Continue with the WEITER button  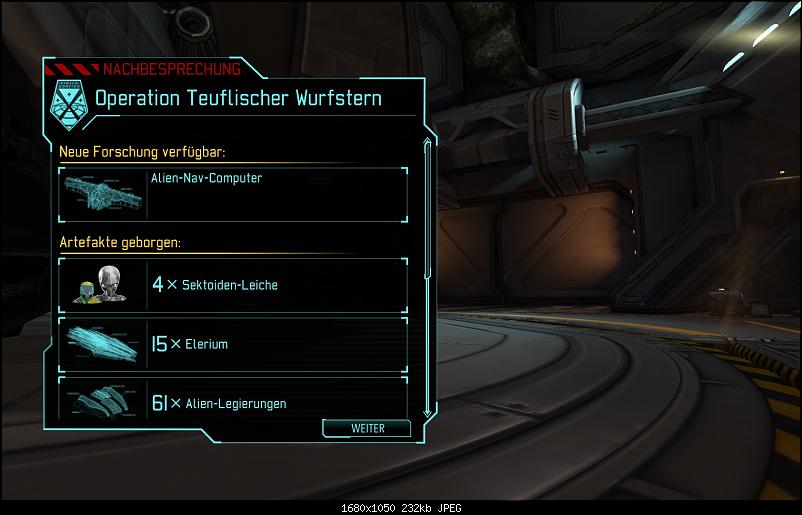(367, 428)
